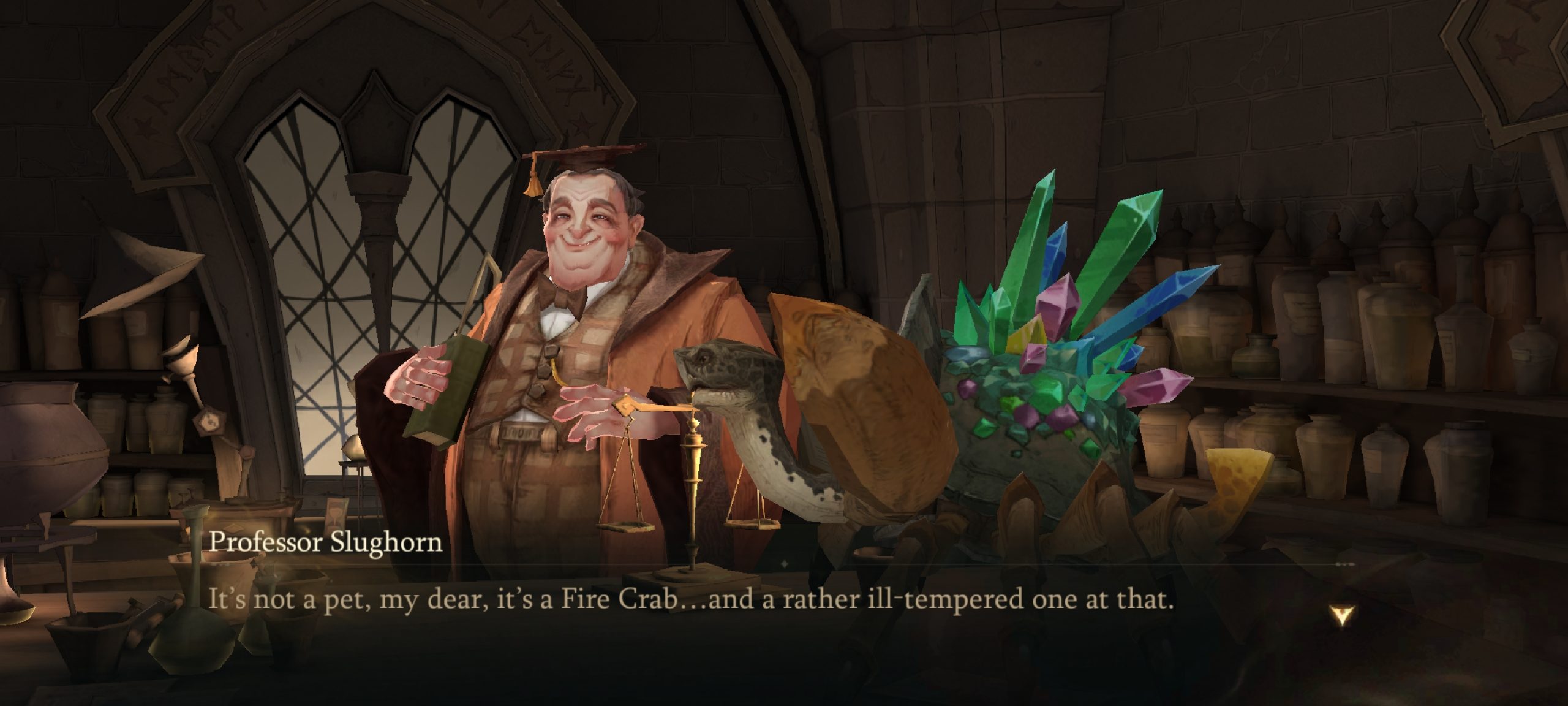Screen dimensions: 1568x706
Task: Advance dialogue with the glowing golden arrow
Action: [x=1341, y=615]
